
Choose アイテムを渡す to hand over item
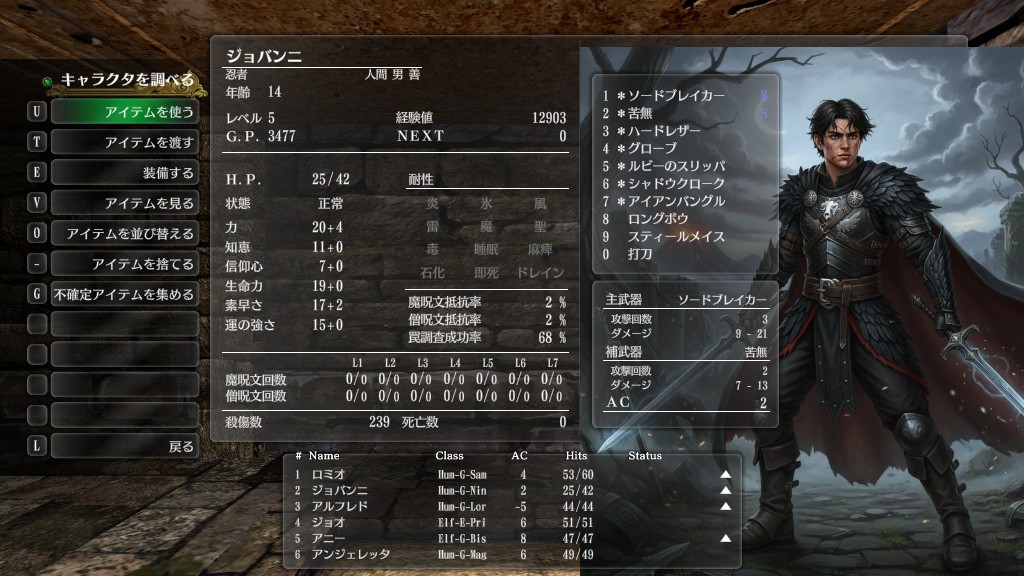click(124, 142)
